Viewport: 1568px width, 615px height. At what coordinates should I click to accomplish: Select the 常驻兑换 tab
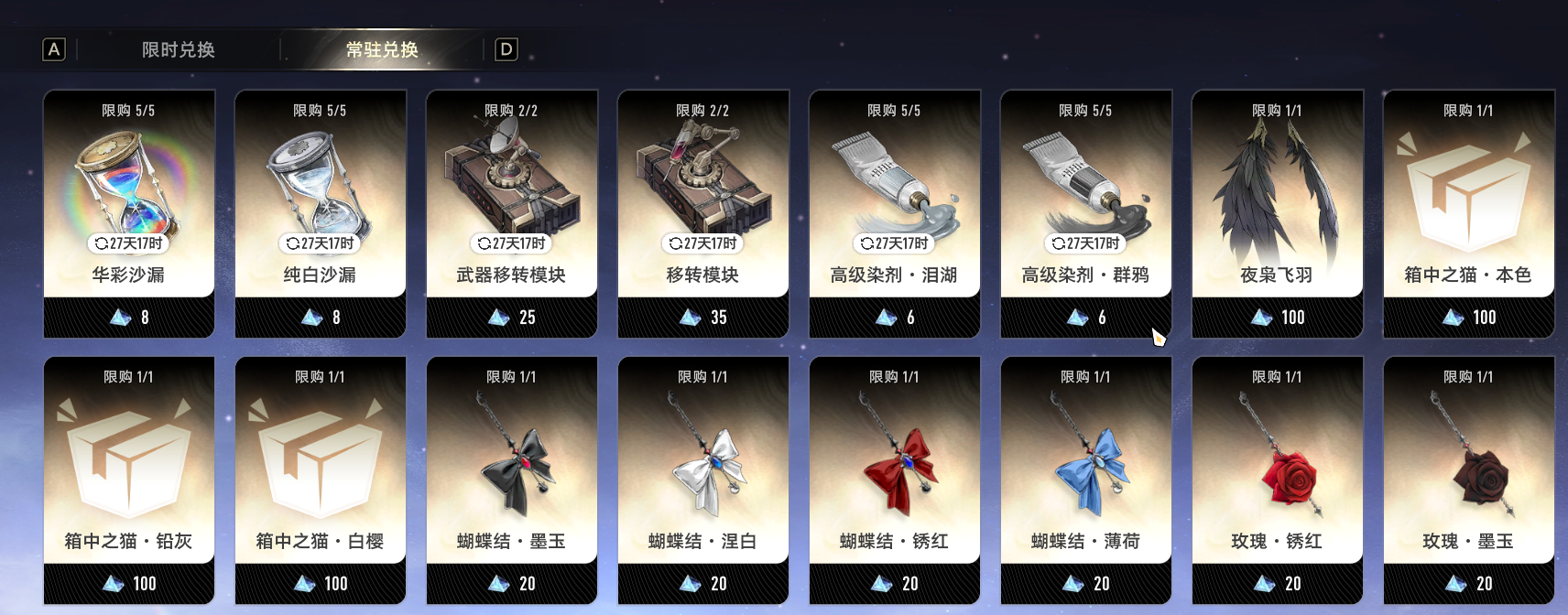point(382,49)
